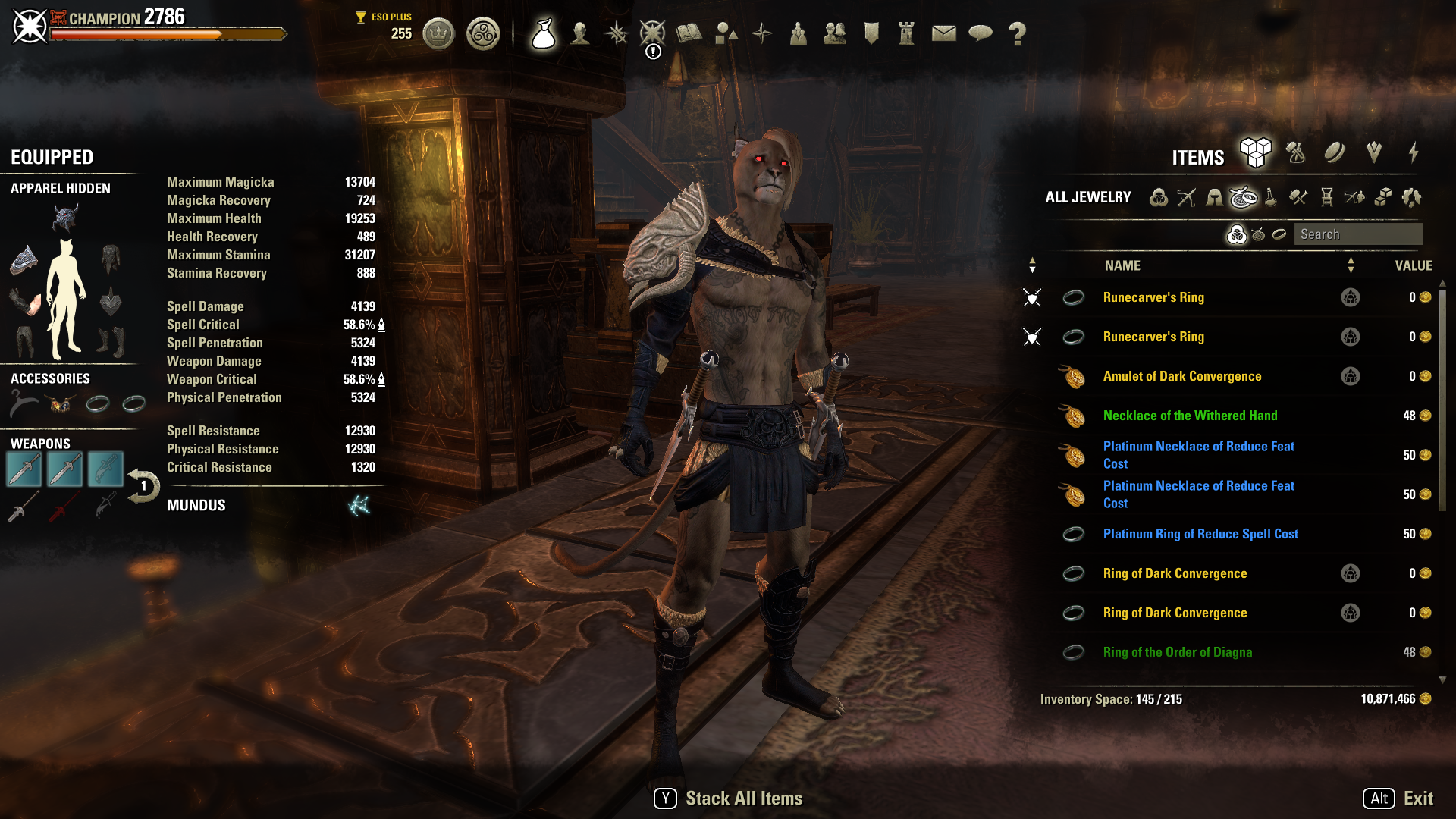
Task: Open the Craft Bag icon beside Items
Action: 1295,153
